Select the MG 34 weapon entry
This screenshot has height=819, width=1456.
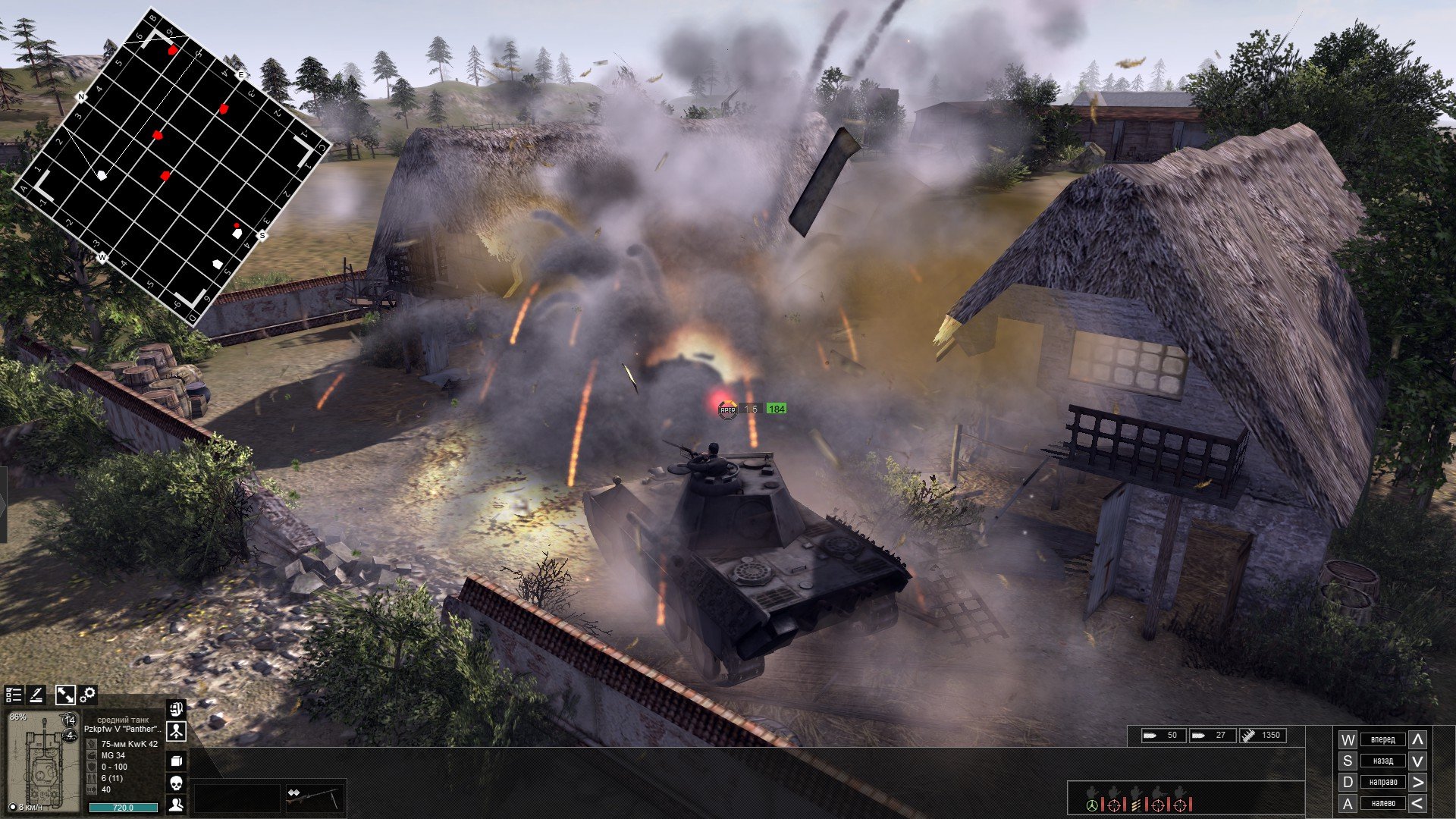(x=114, y=755)
